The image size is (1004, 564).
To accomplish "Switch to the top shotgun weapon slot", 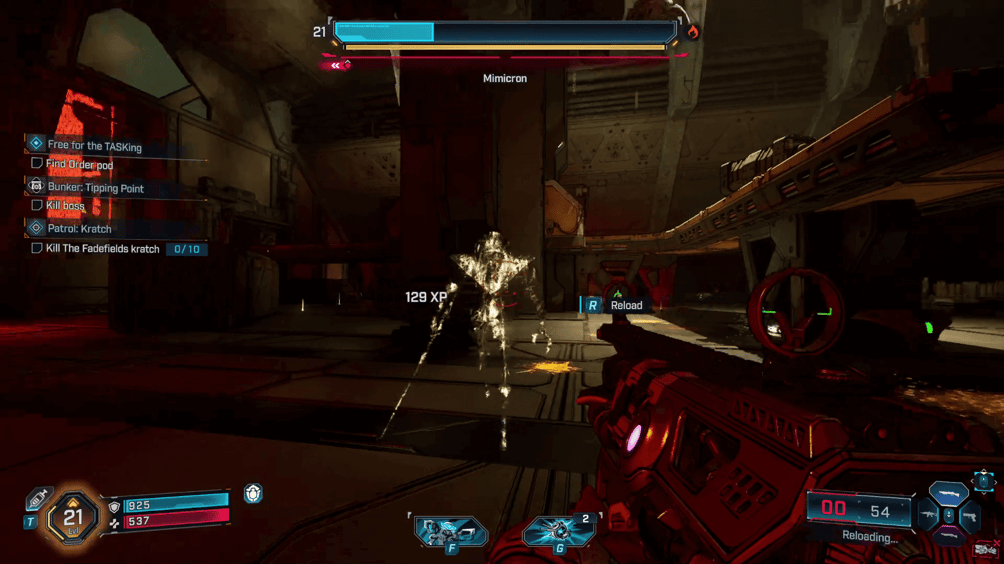I will click(x=948, y=494).
